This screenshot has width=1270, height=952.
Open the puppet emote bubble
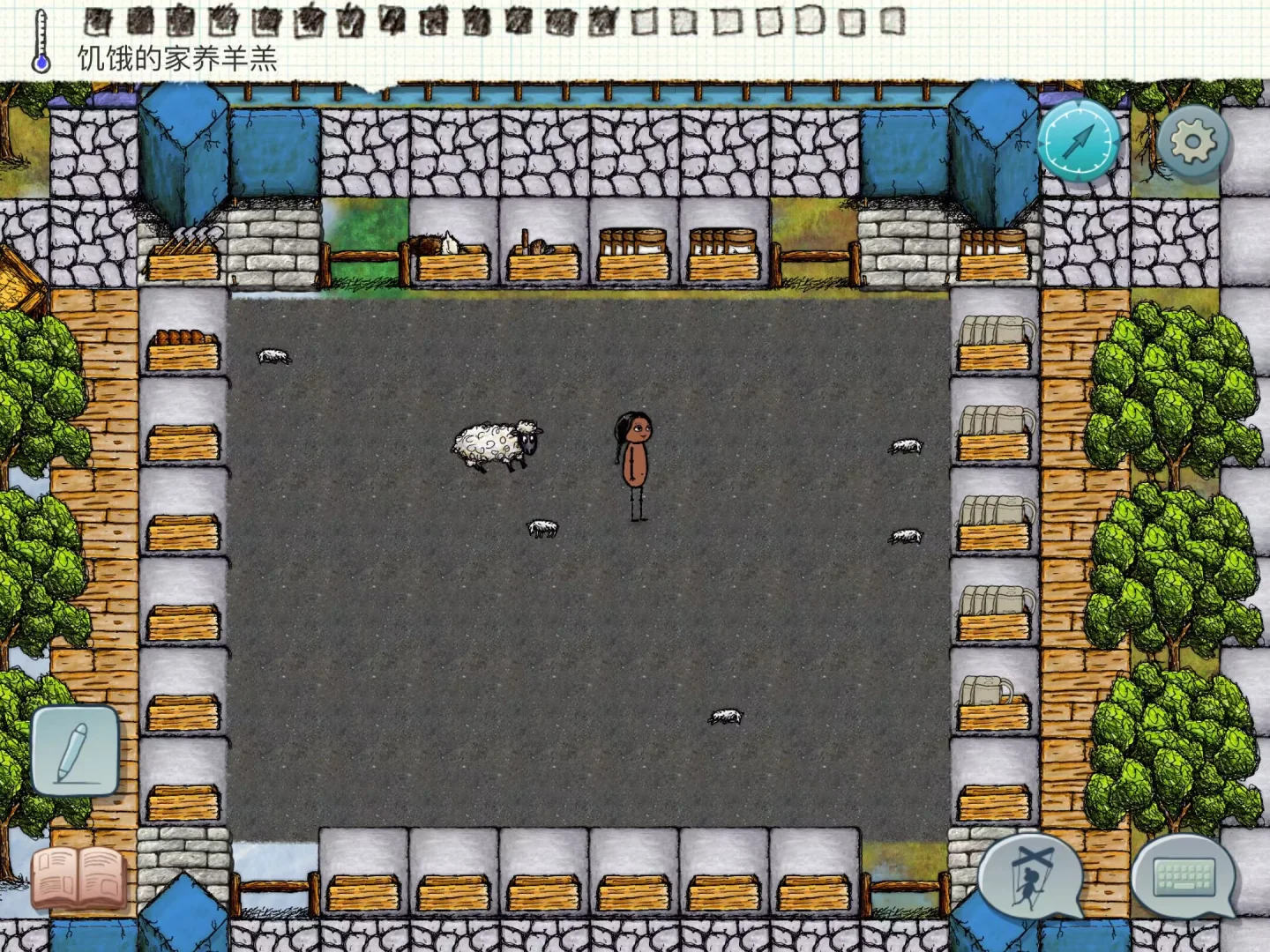pyautogui.click(x=1031, y=878)
